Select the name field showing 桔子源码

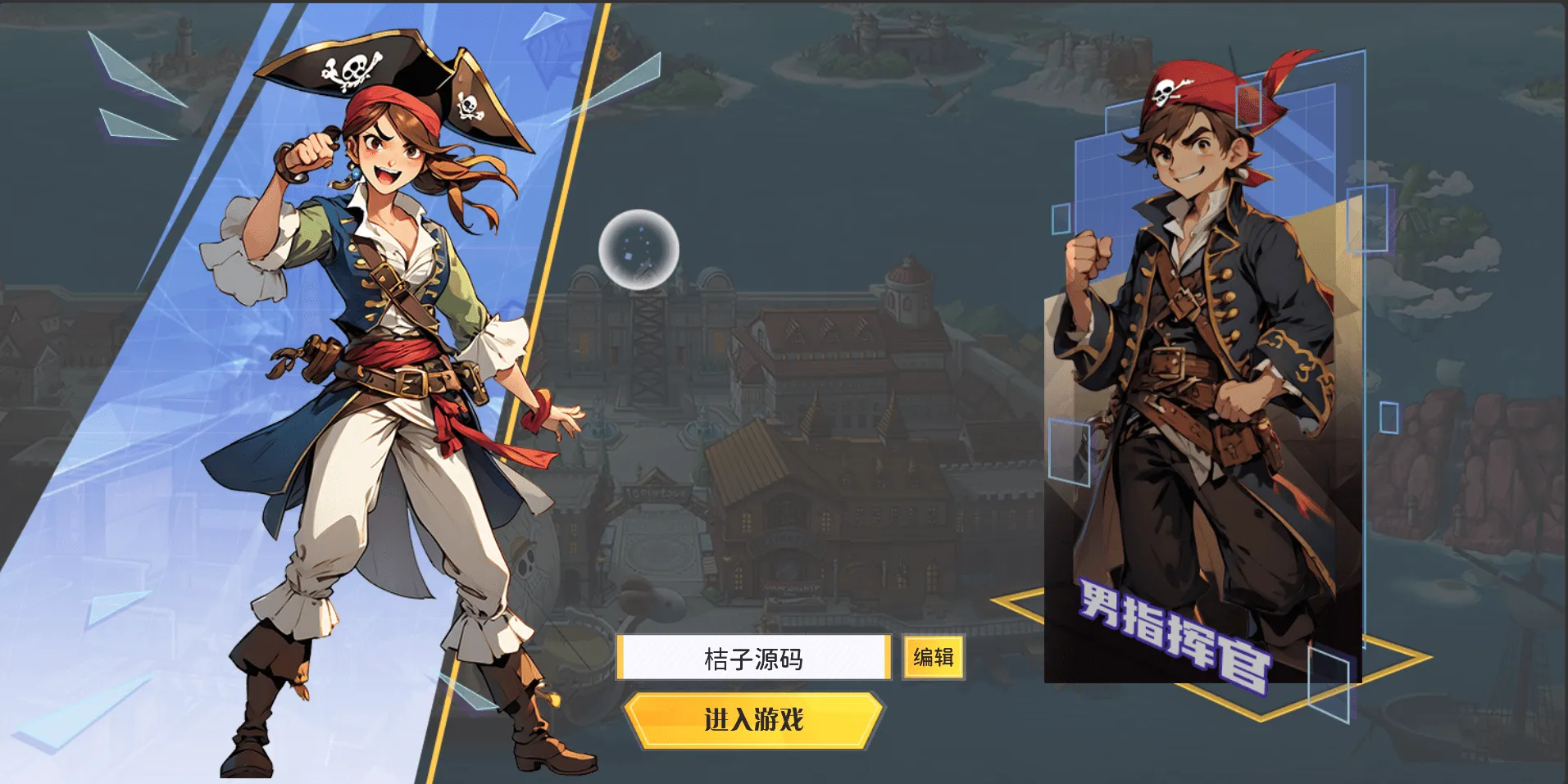point(753,658)
